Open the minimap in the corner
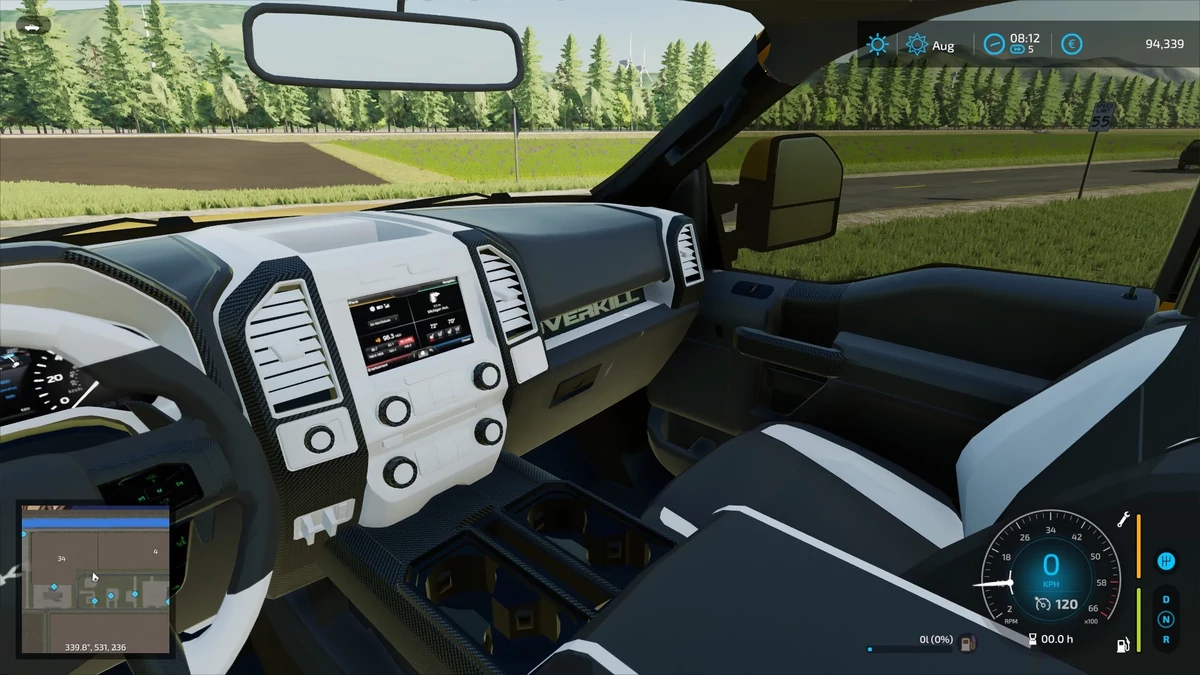The height and width of the screenshot is (675, 1200). pos(97,579)
